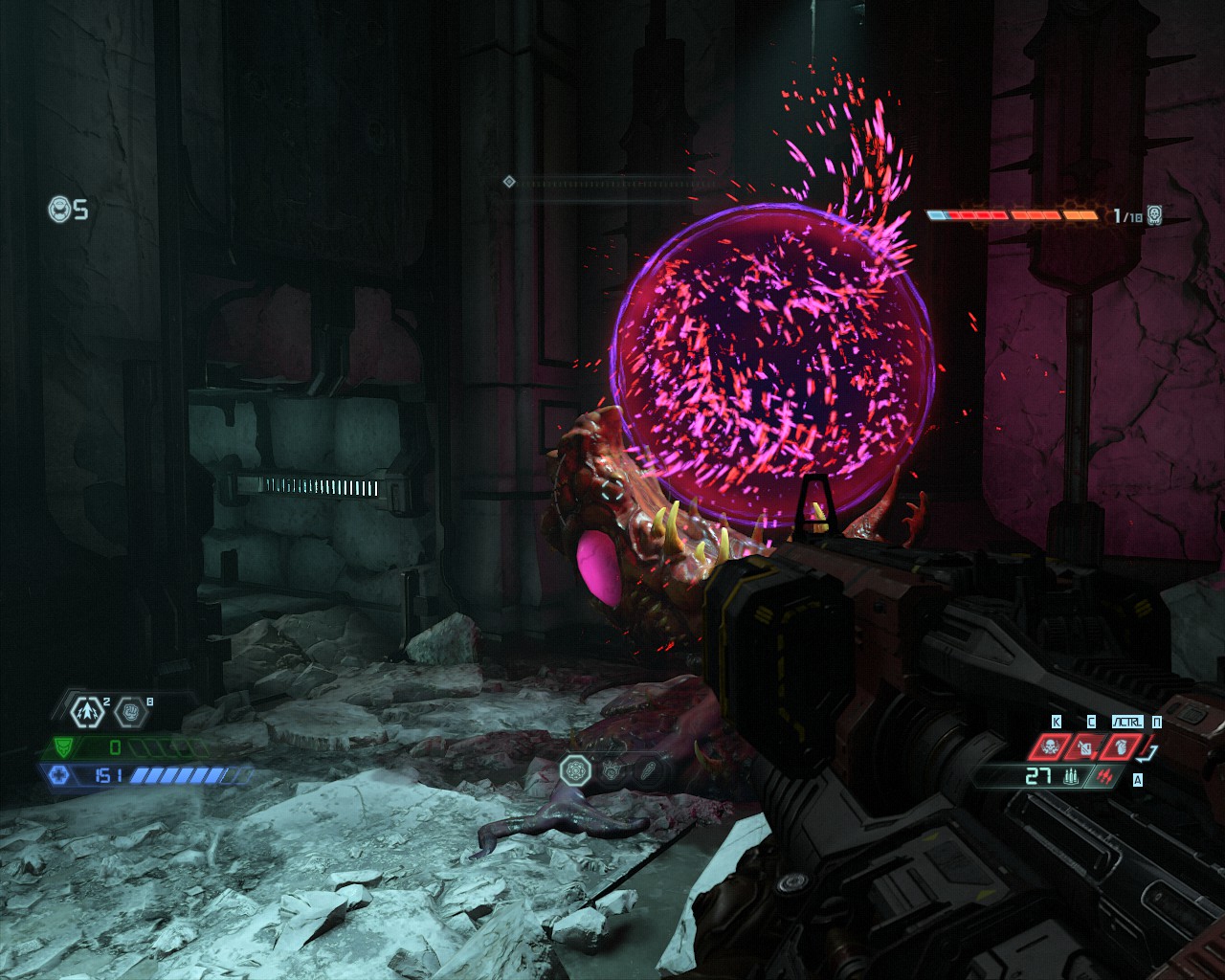Click the dash charges arrow icon
Screen dimensions: 1225x980
click(x=88, y=711)
